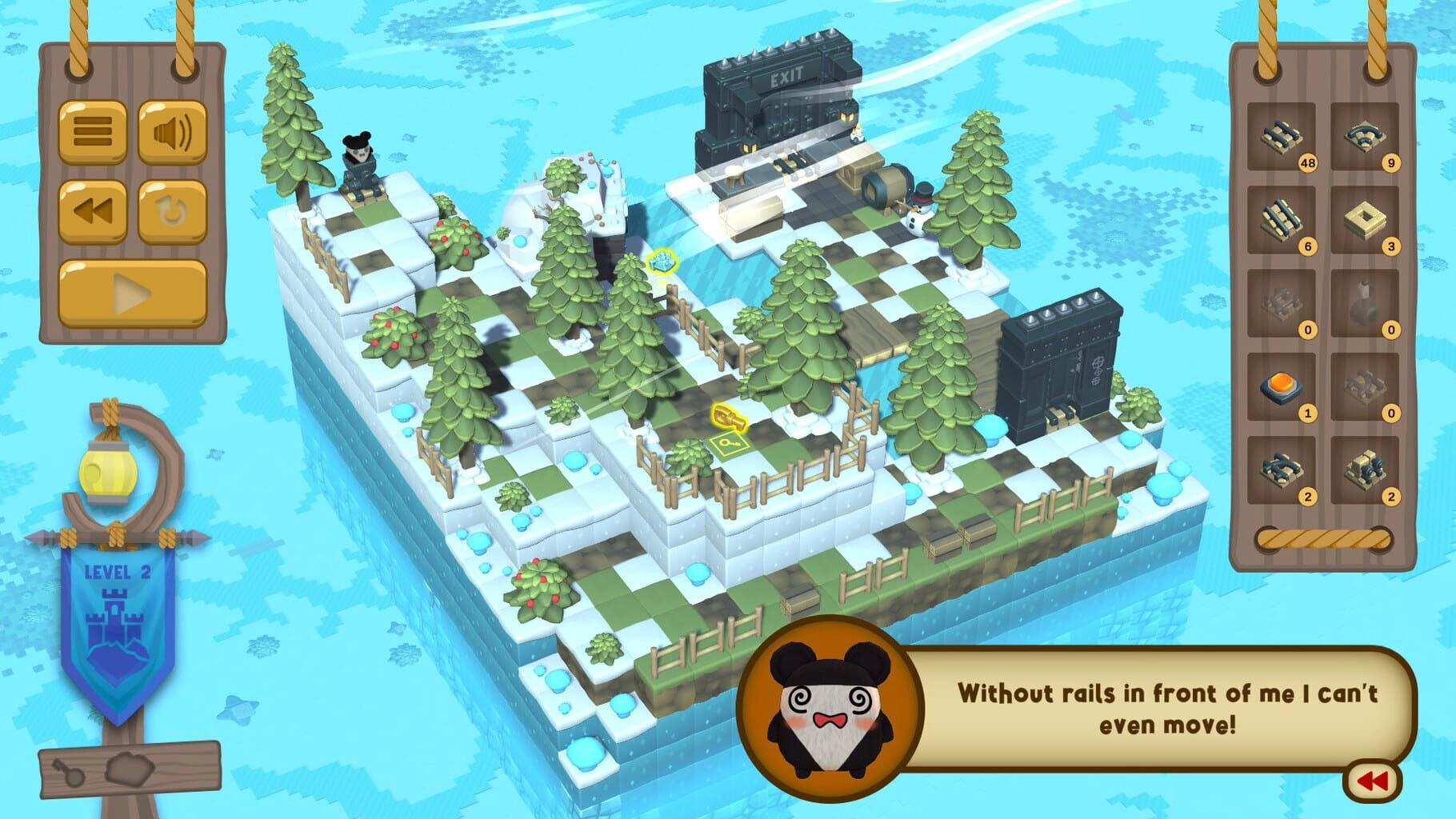Image resolution: width=1456 pixels, height=819 pixels.
Task: Select the orange button tile
Action: click(x=1281, y=386)
